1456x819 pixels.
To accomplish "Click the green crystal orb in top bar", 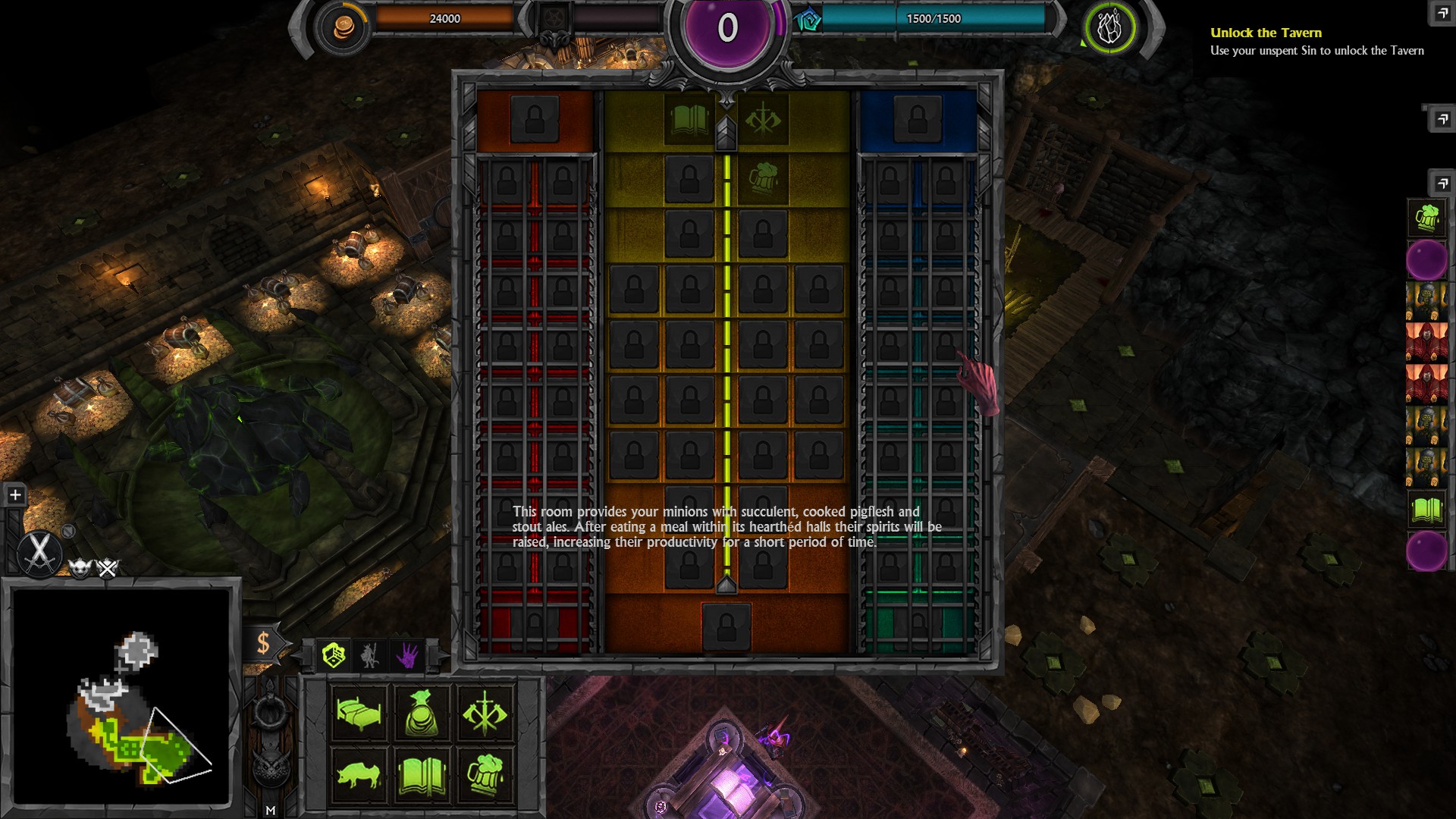I will click(1109, 28).
